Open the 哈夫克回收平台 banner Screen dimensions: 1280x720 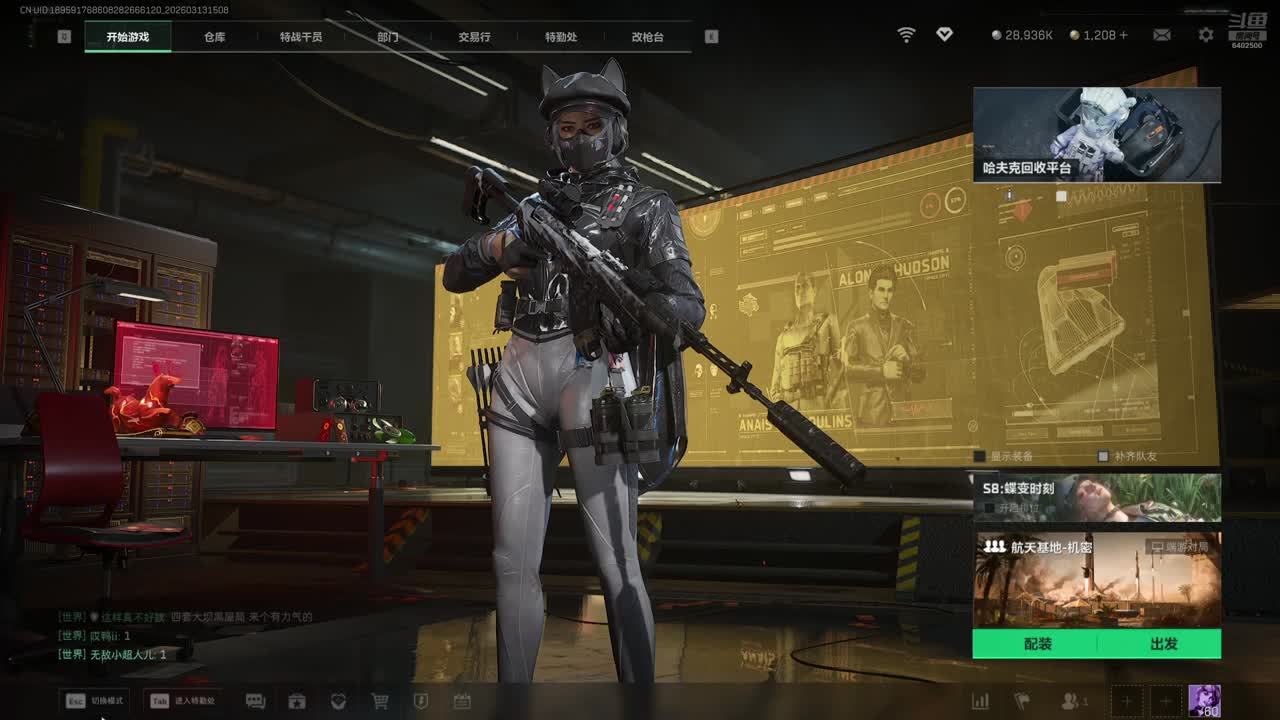pos(1096,135)
